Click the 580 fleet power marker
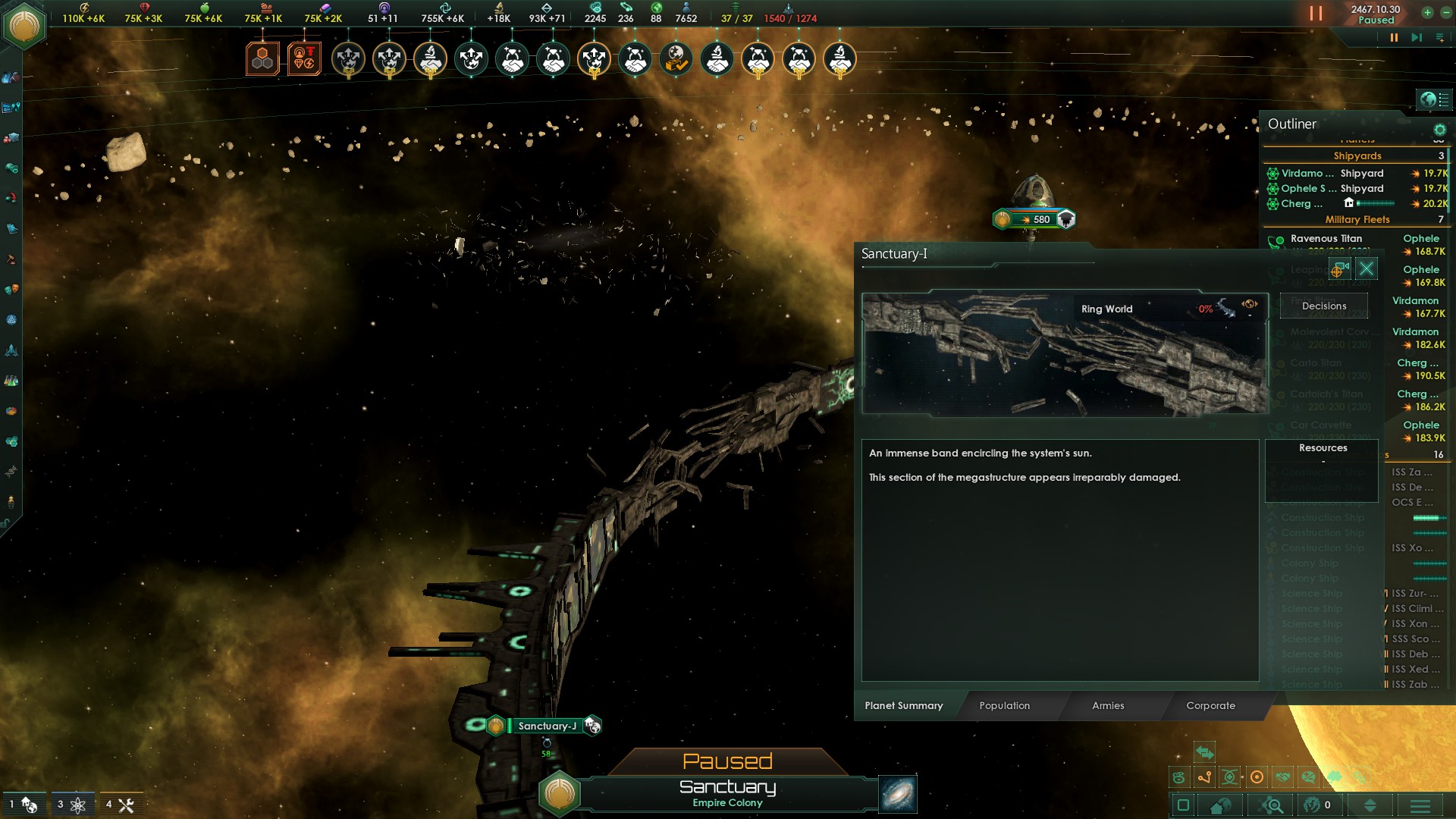Image resolution: width=1456 pixels, height=819 pixels. [x=1034, y=220]
